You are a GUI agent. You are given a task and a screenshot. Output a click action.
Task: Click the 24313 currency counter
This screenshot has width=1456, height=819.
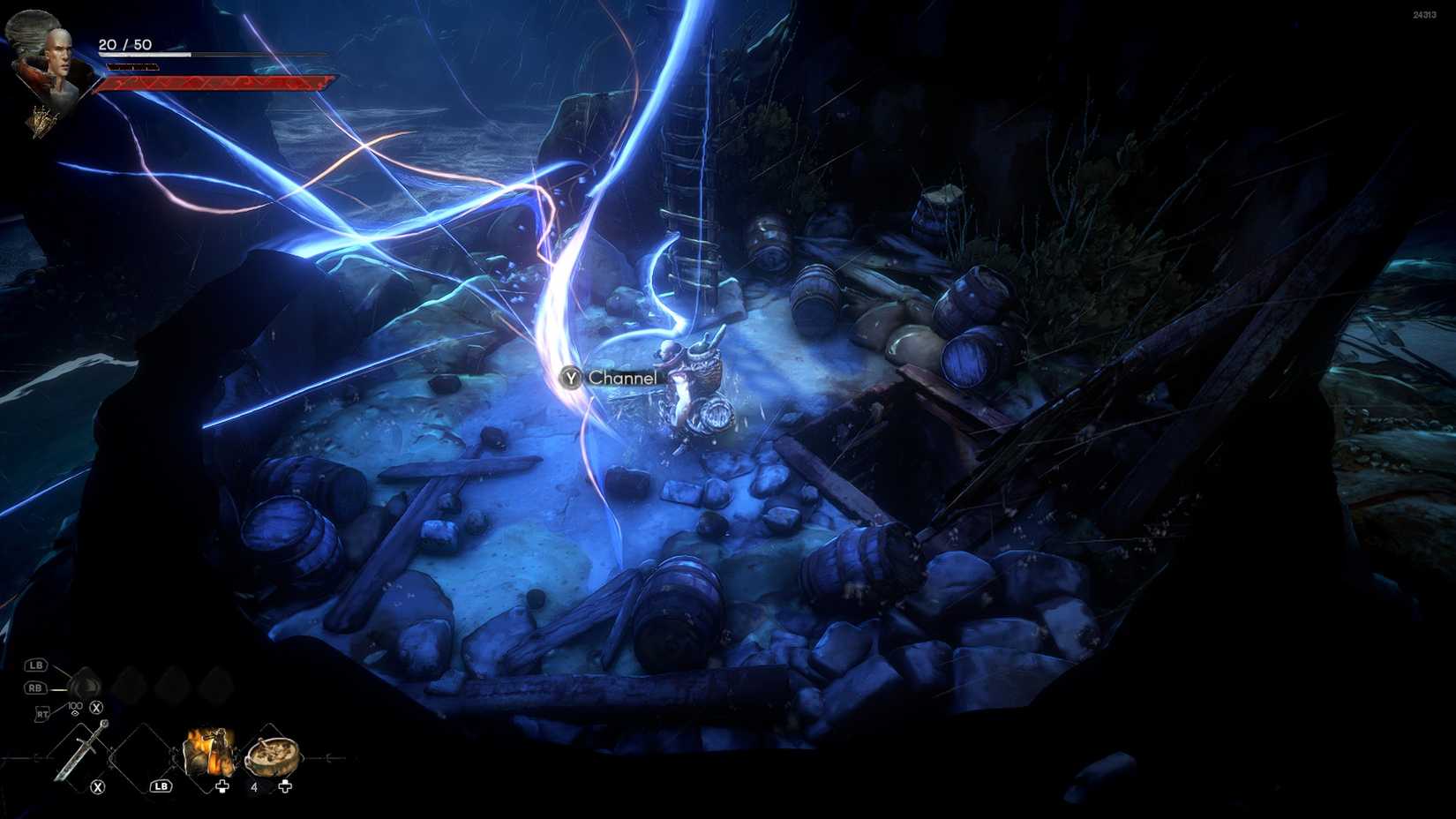point(1422,14)
